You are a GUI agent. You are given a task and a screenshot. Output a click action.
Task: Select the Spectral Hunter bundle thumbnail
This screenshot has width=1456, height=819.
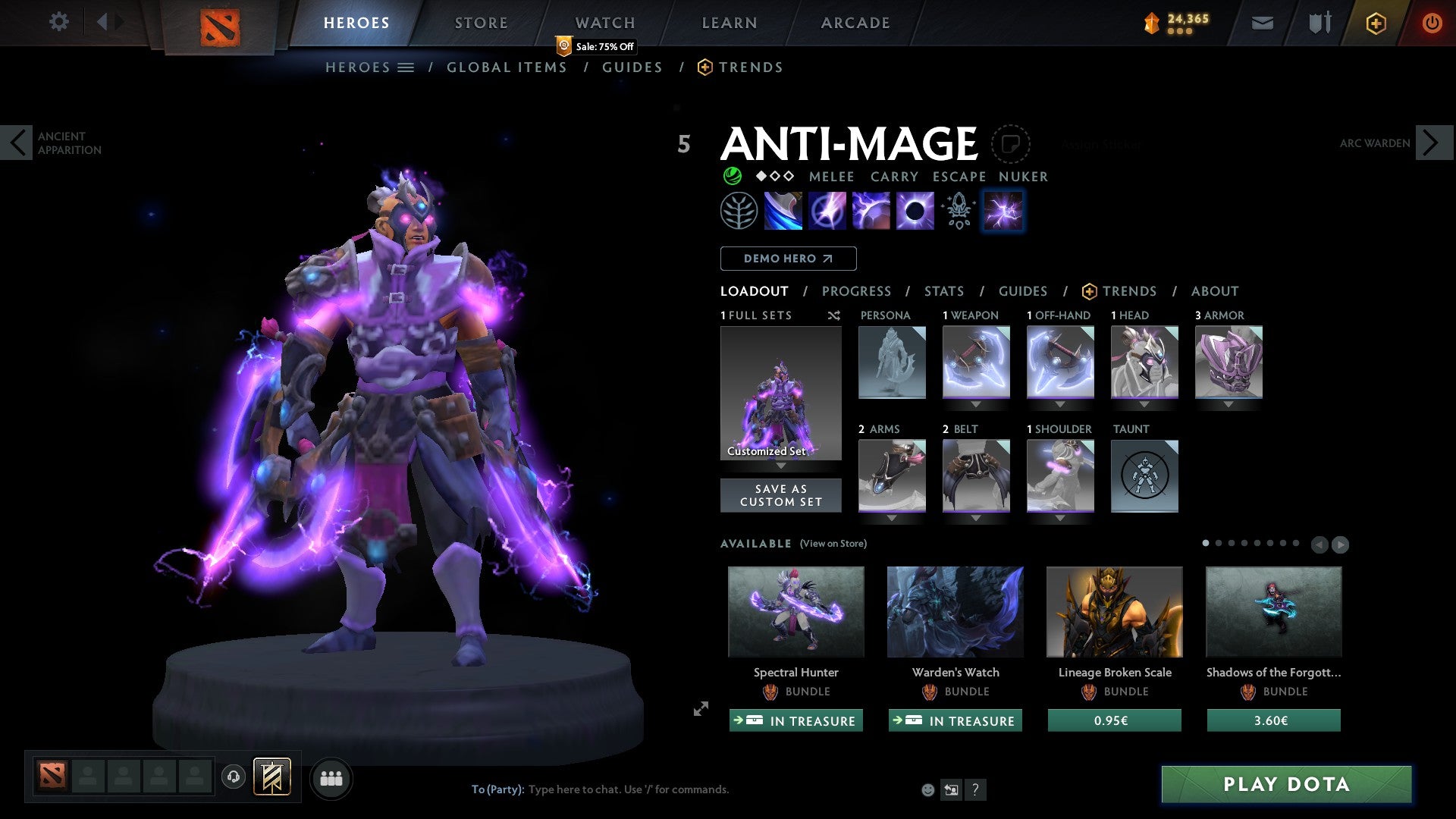[x=795, y=612]
